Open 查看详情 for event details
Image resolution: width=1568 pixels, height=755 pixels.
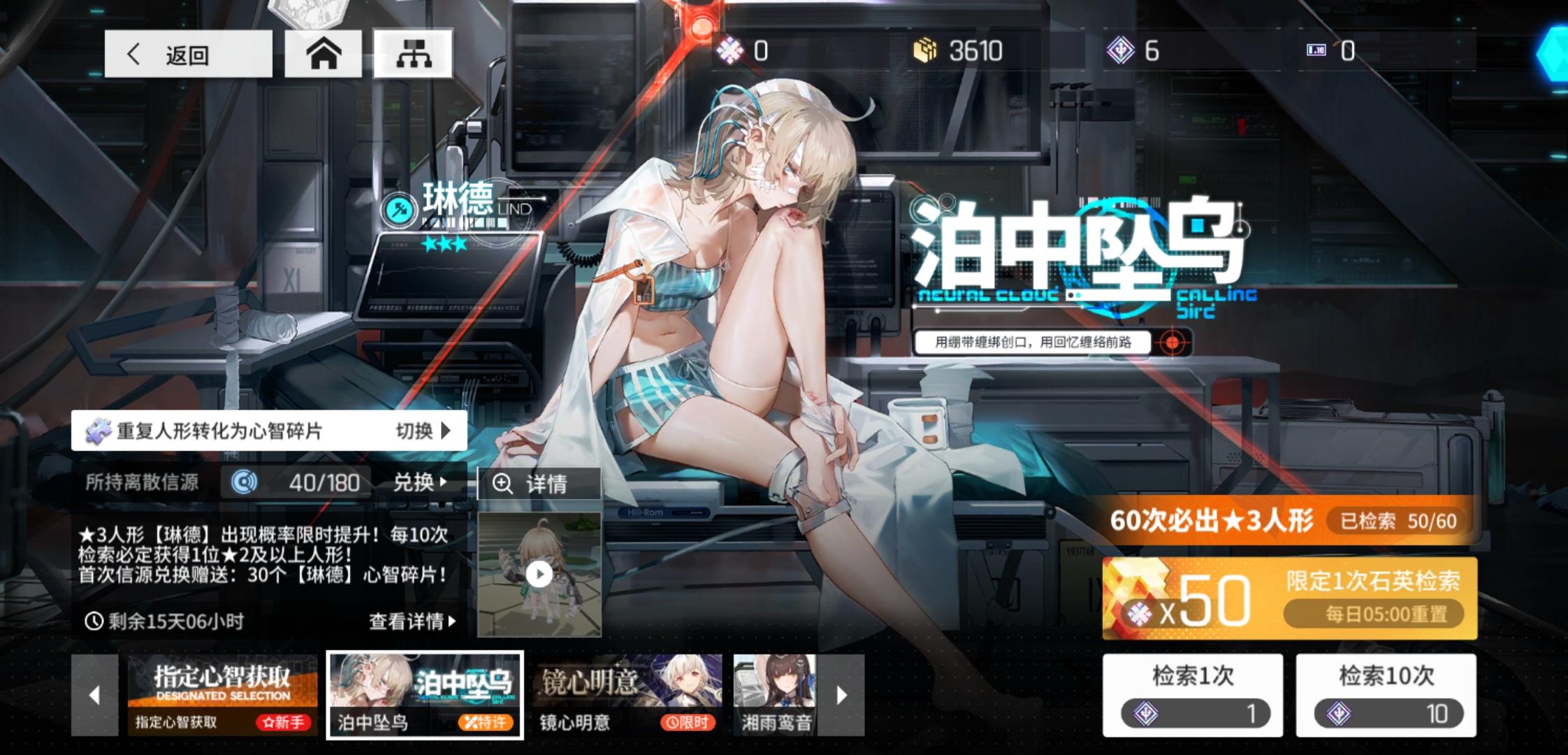coord(412,619)
